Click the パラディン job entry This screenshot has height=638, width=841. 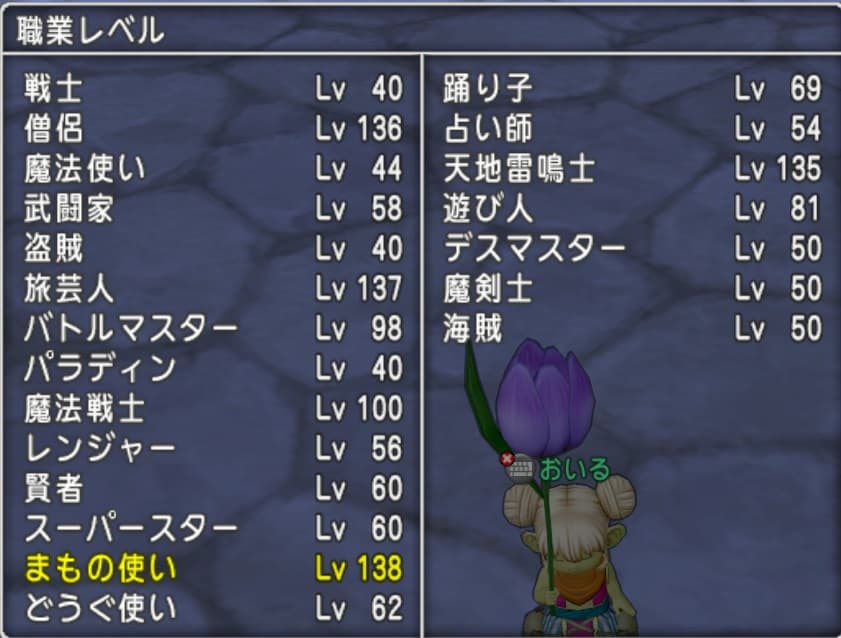[99, 369]
